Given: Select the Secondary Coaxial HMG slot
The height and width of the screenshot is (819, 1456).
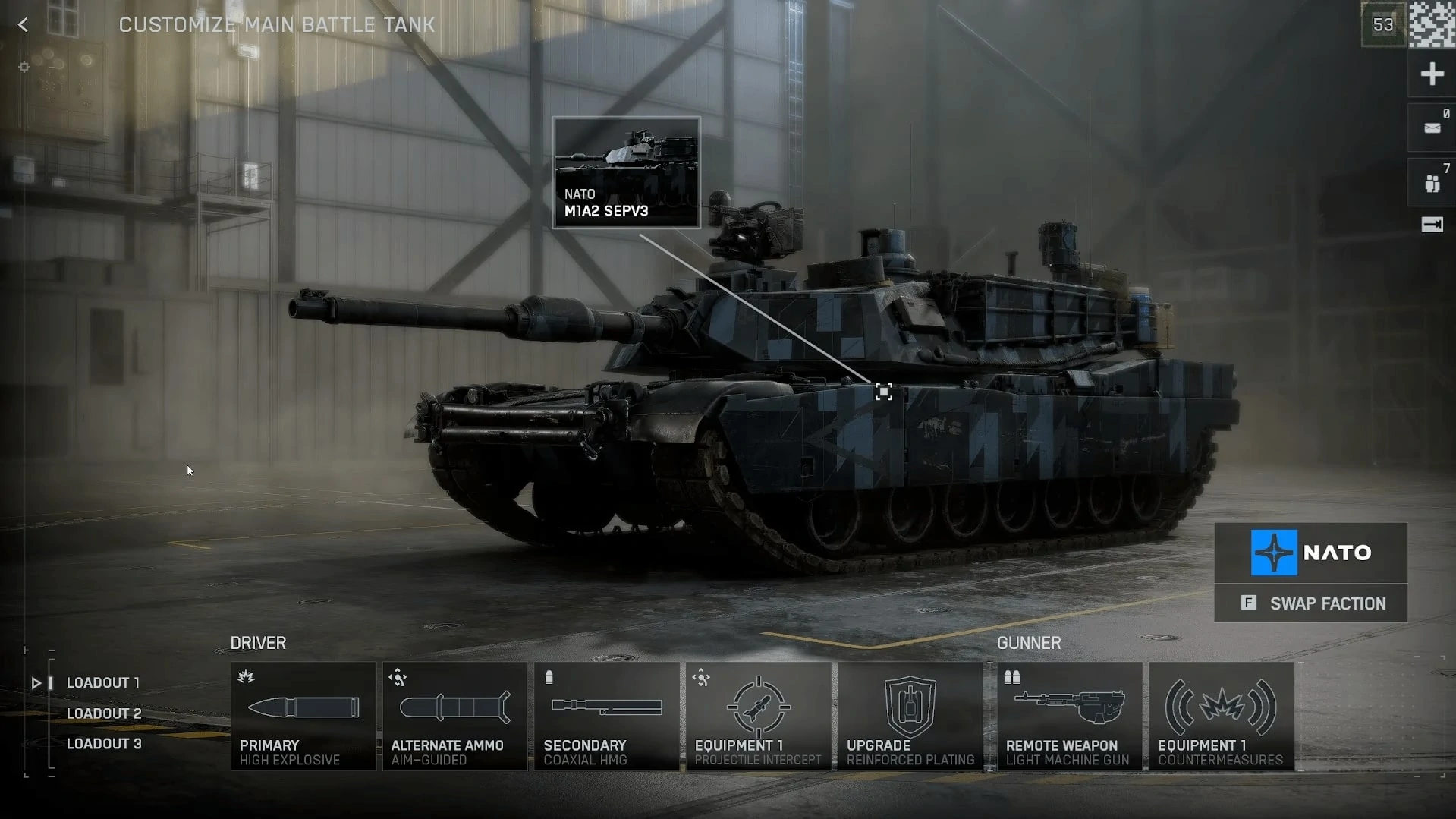Looking at the screenshot, I should click(x=606, y=717).
